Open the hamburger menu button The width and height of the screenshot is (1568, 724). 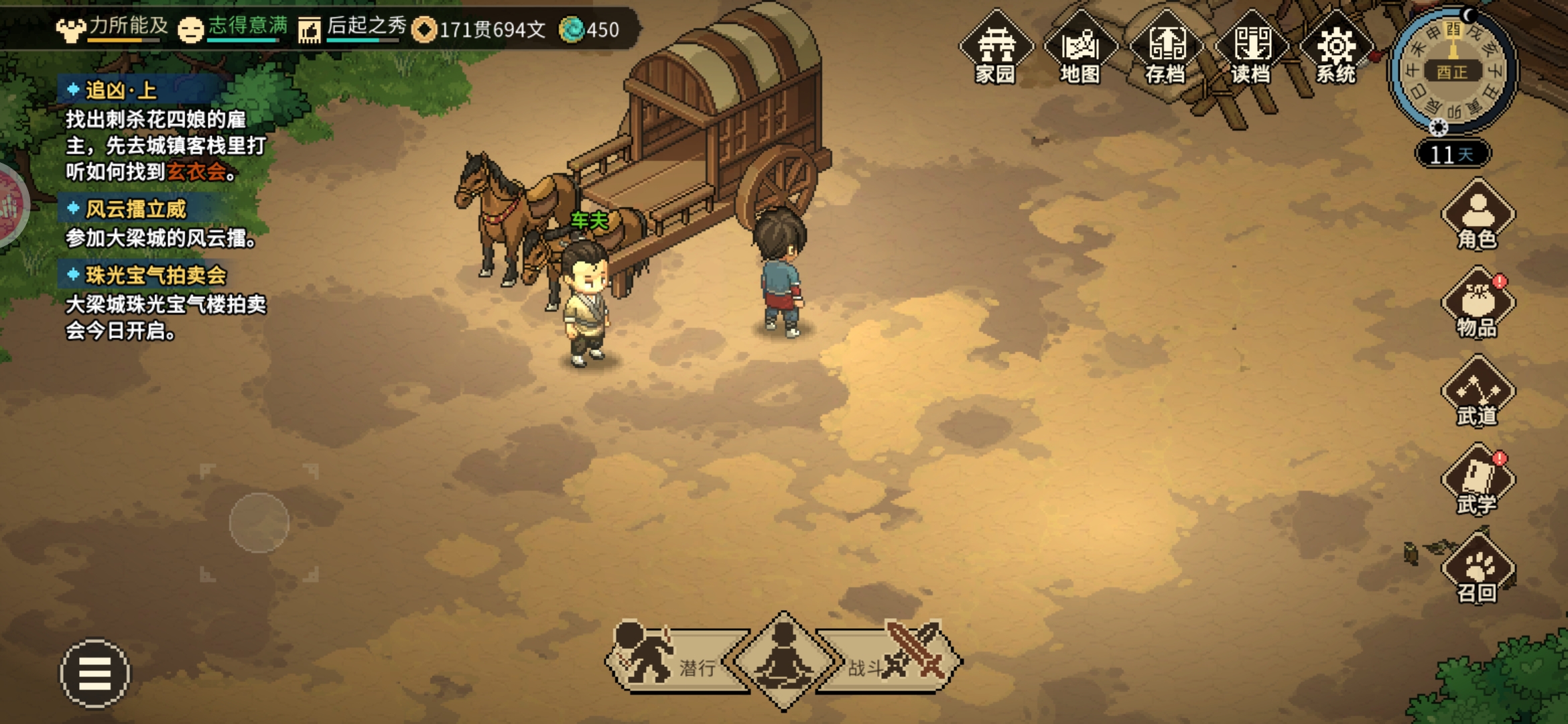tap(95, 673)
